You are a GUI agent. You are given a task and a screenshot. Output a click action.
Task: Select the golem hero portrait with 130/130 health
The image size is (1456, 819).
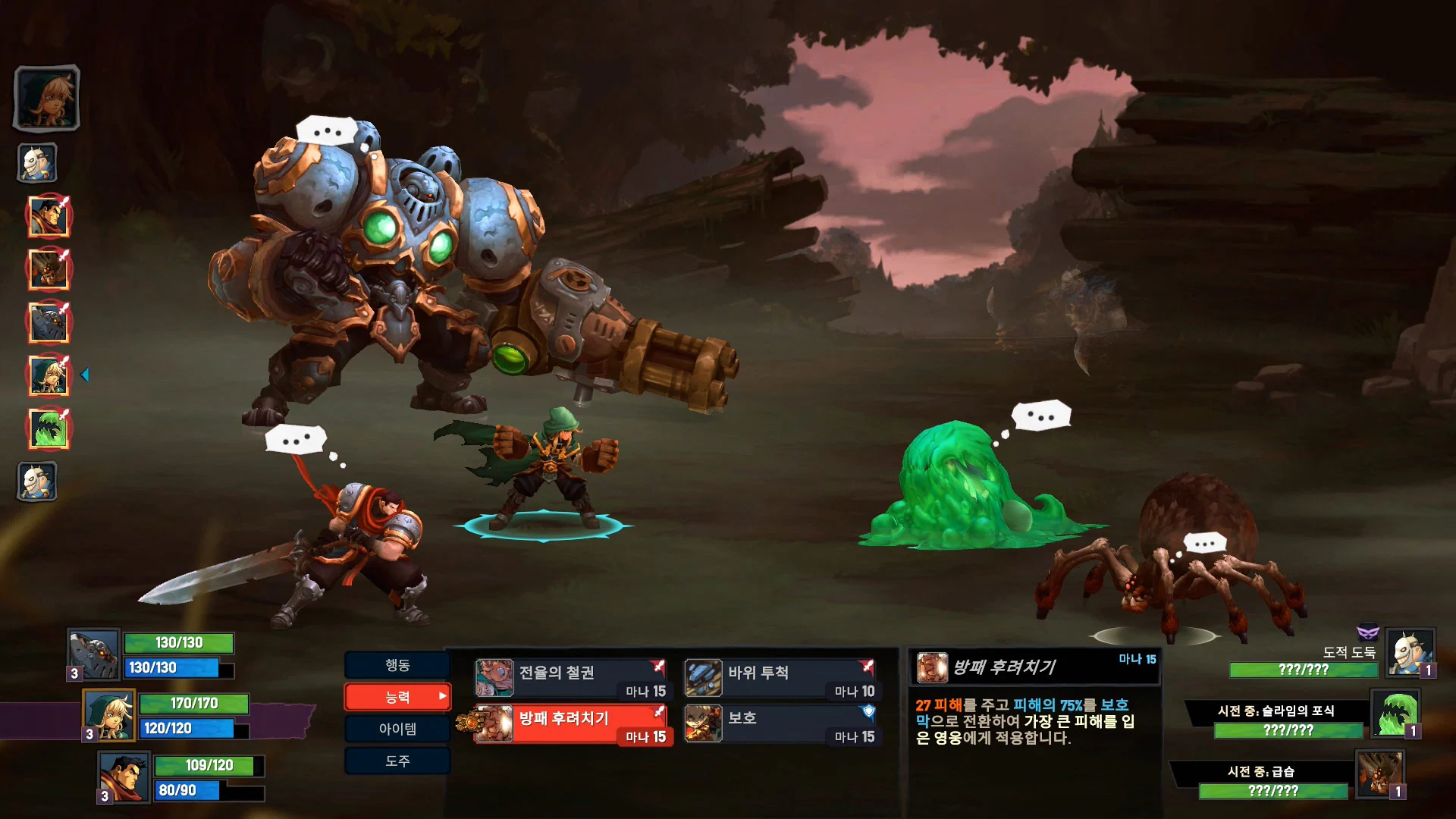(94, 654)
